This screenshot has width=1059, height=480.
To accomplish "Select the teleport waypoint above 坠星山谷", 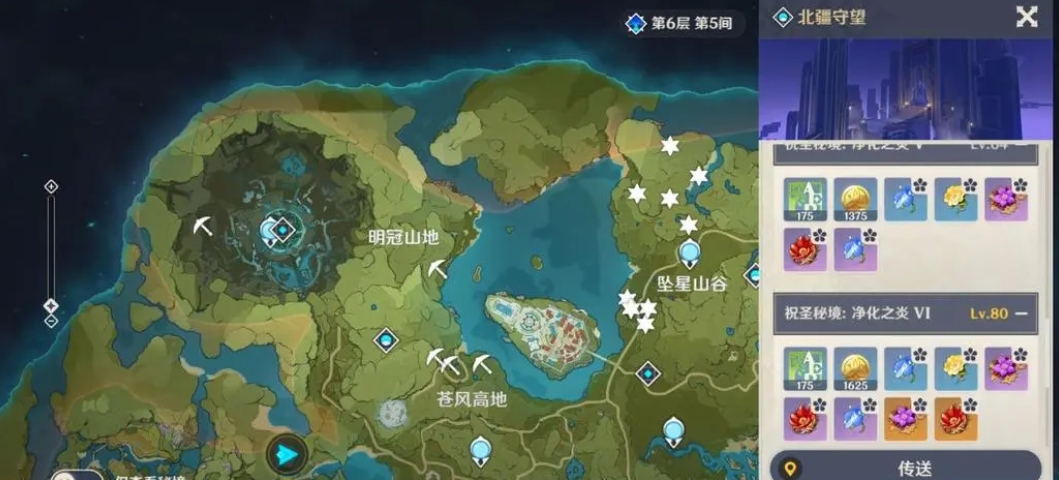I will 688,253.
